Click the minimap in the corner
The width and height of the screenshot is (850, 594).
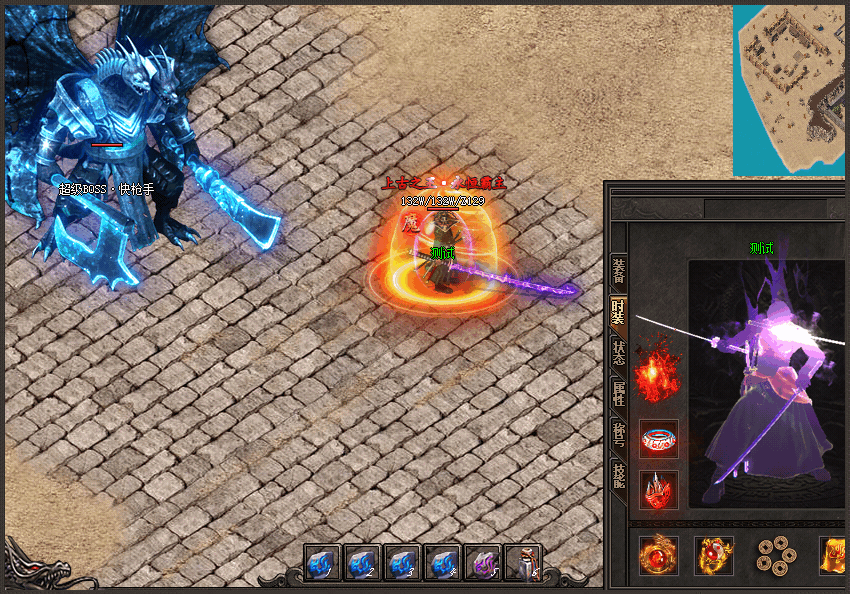[x=790, y=91]
